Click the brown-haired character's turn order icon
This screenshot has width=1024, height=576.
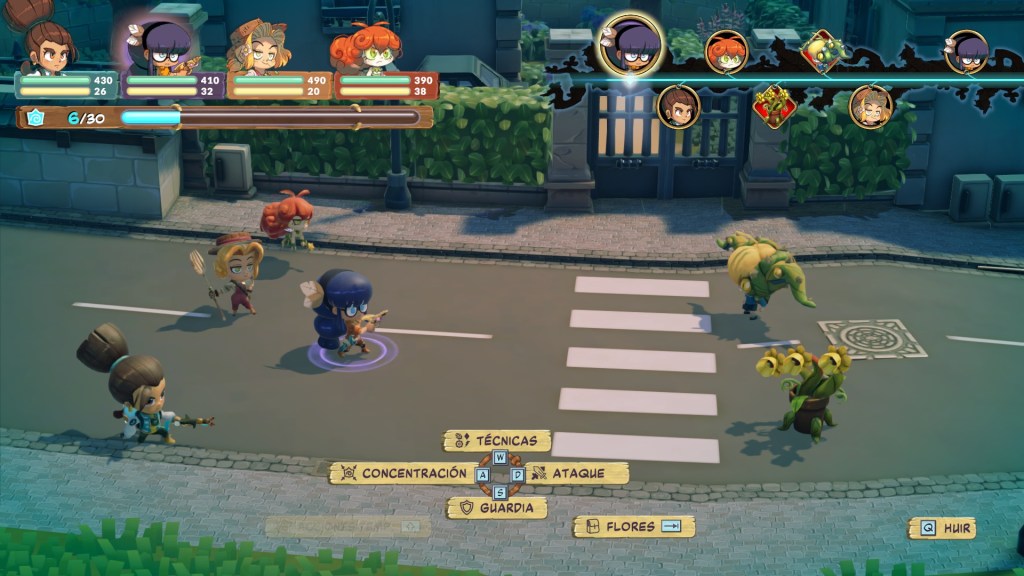point(678,106)
